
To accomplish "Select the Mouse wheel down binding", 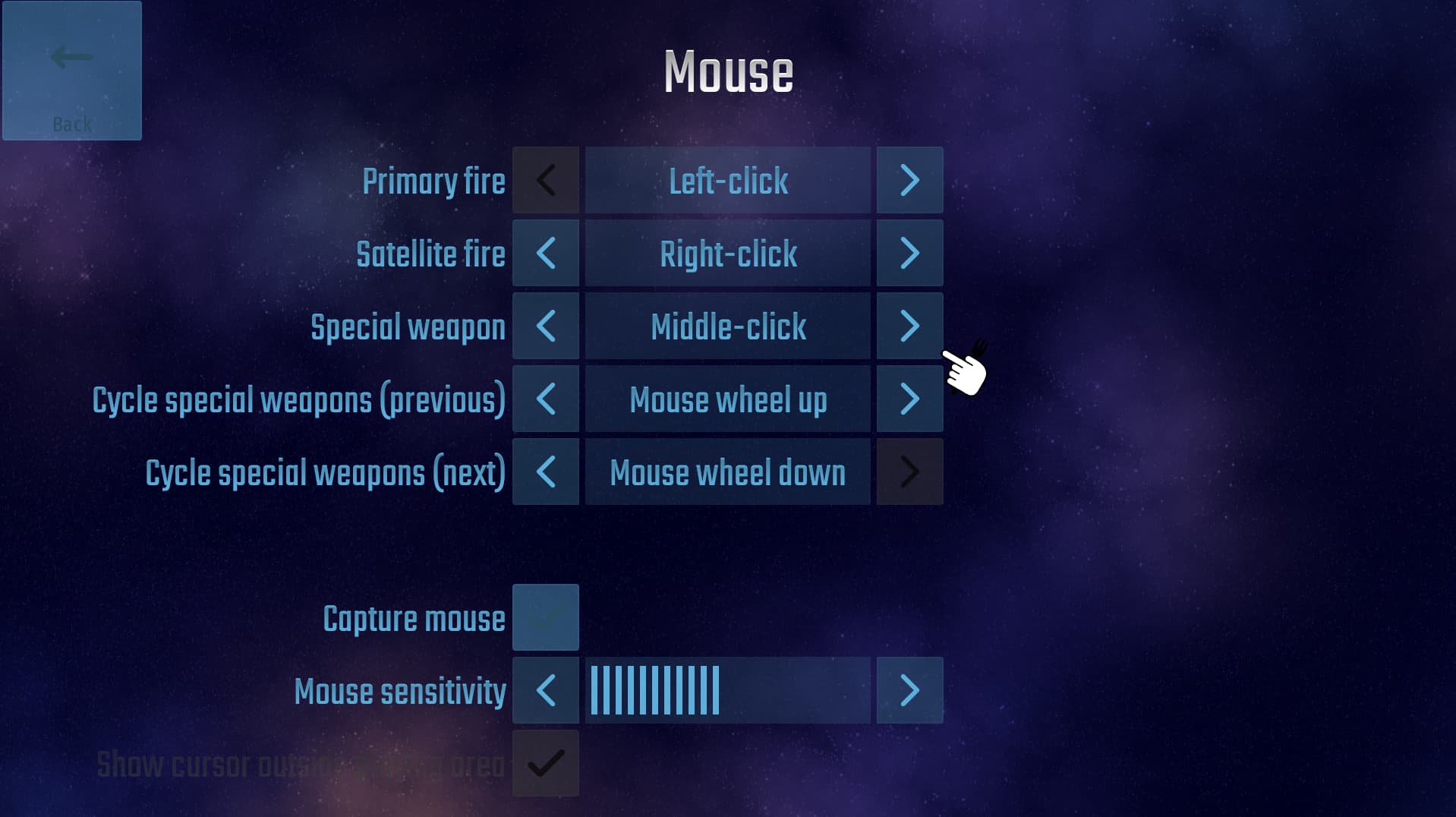I will (x=727, y=472).
